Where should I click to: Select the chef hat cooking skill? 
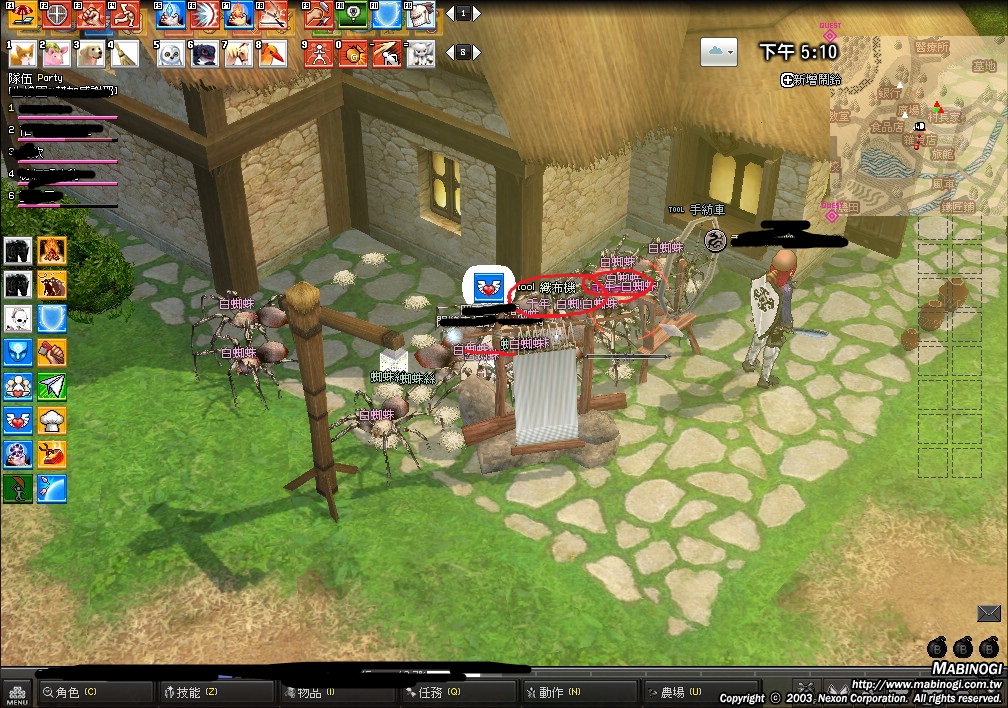click(52, 420)
